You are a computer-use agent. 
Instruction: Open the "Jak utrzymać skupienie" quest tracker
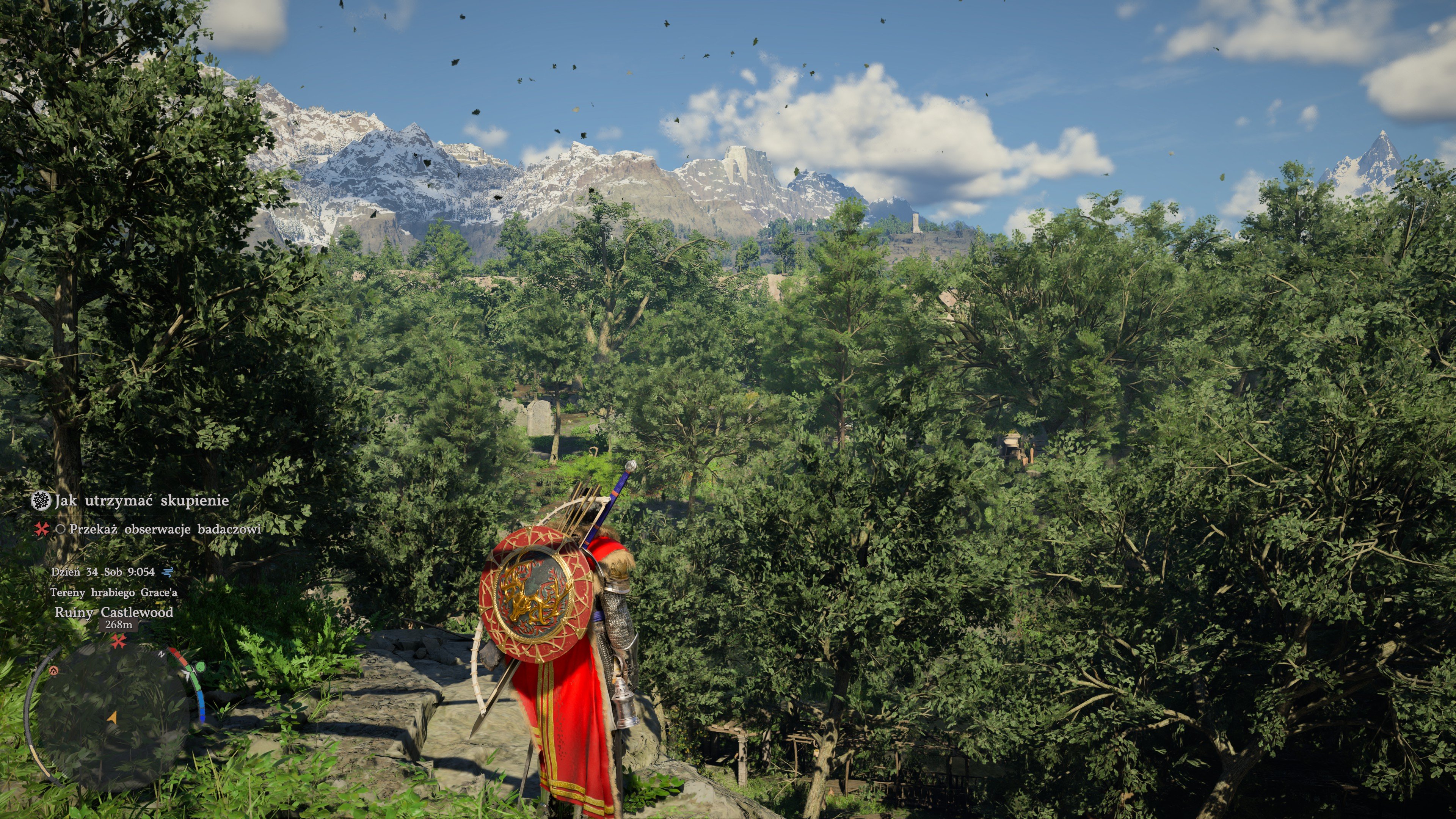point(141,501)
